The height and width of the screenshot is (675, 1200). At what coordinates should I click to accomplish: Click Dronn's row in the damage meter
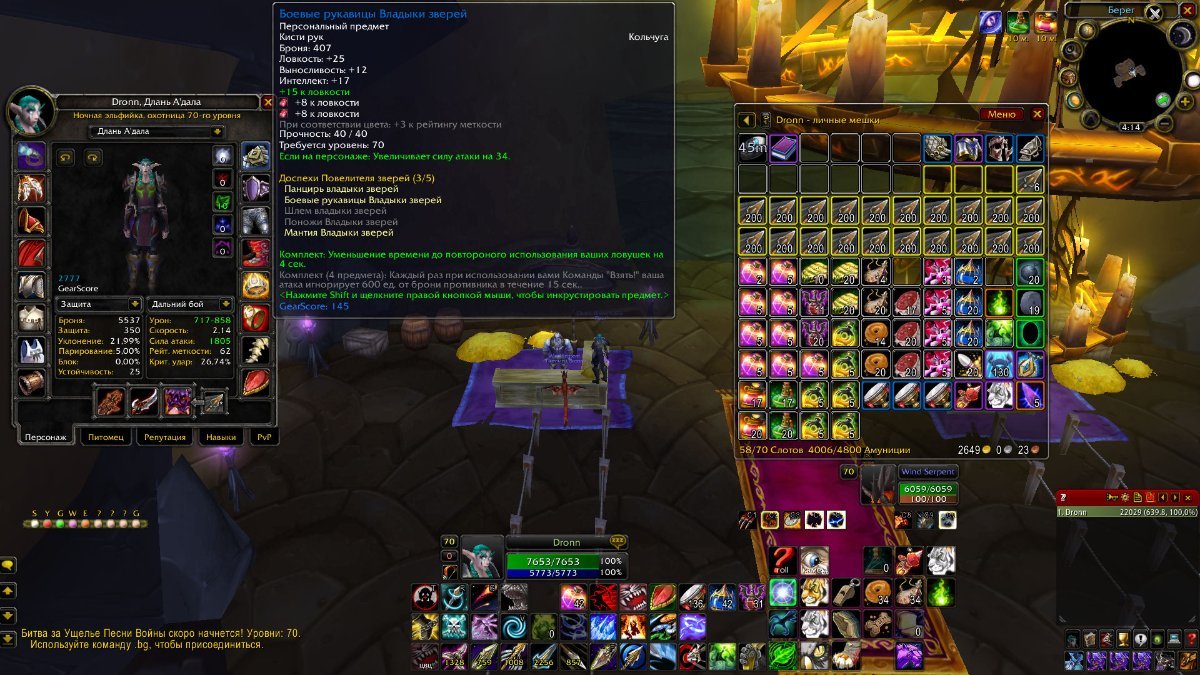click(1125, 512)
